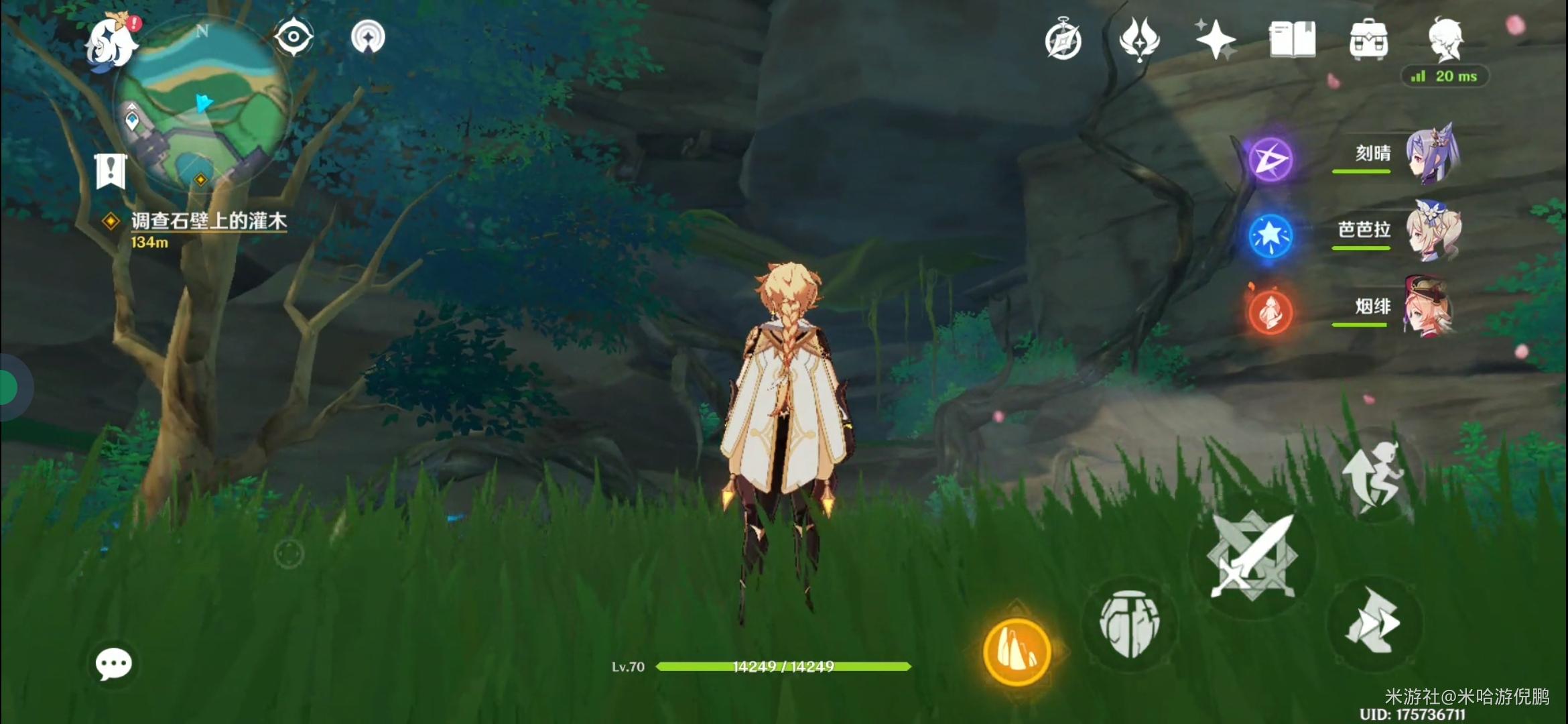This screenshot has height=724, width=1568.
Task: Activate the orange Geo elemental skill
Action: [1017, 652]
